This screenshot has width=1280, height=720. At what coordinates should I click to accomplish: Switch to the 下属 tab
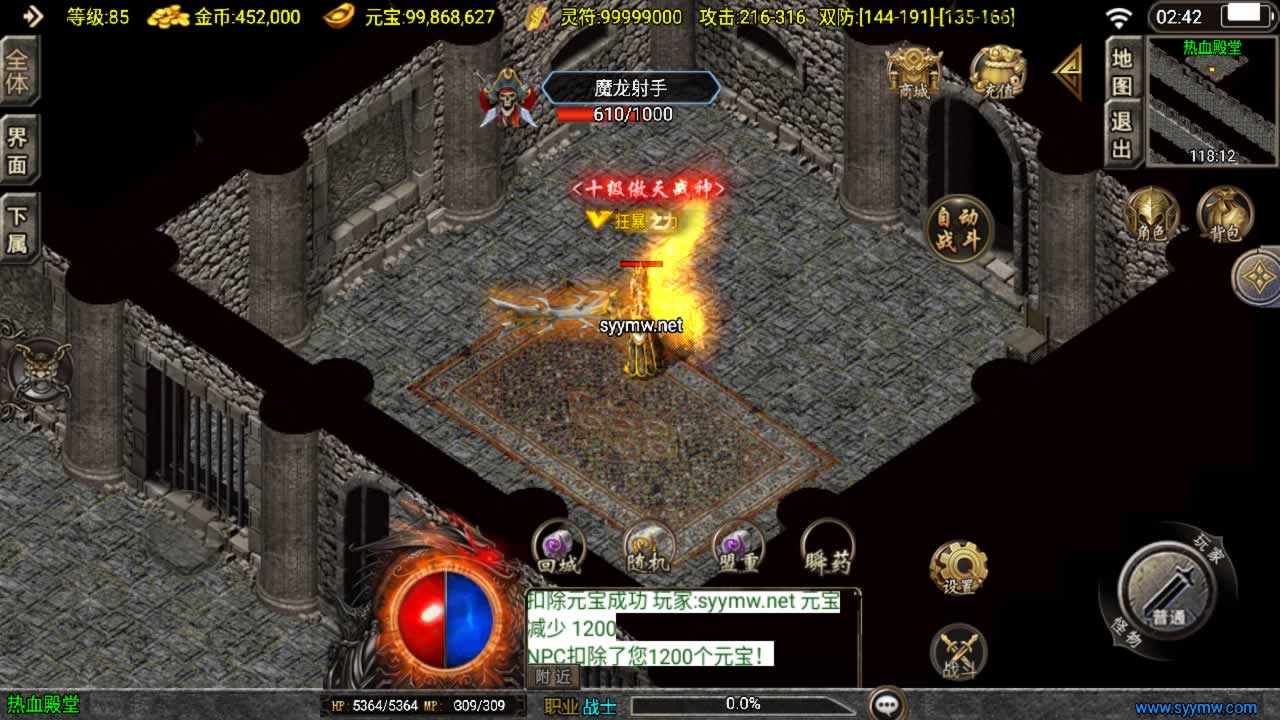point(18,229)
